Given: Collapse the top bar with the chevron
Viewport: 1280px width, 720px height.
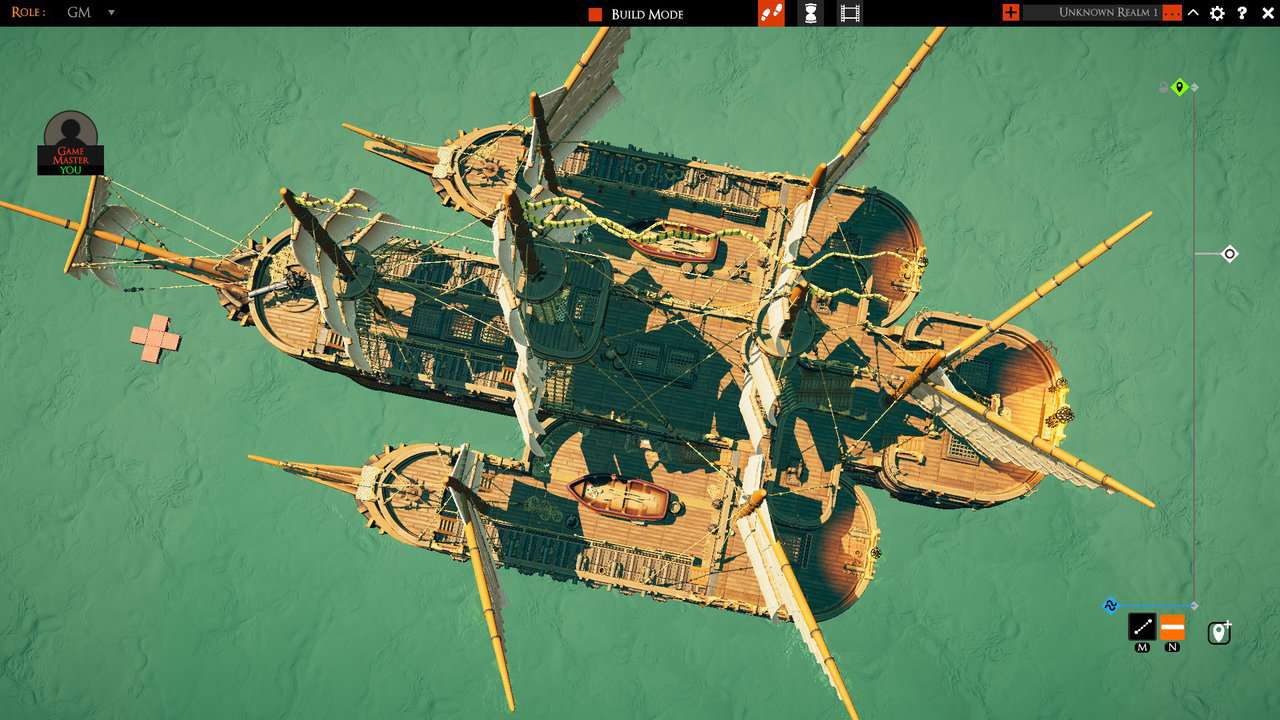Looking at the screenshot, I should 1192,13.
